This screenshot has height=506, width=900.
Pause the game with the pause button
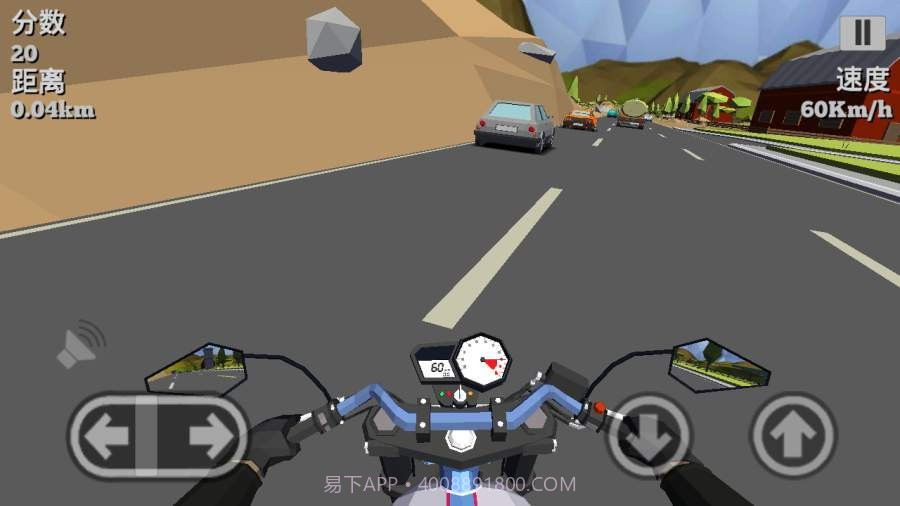pos(861,33)
